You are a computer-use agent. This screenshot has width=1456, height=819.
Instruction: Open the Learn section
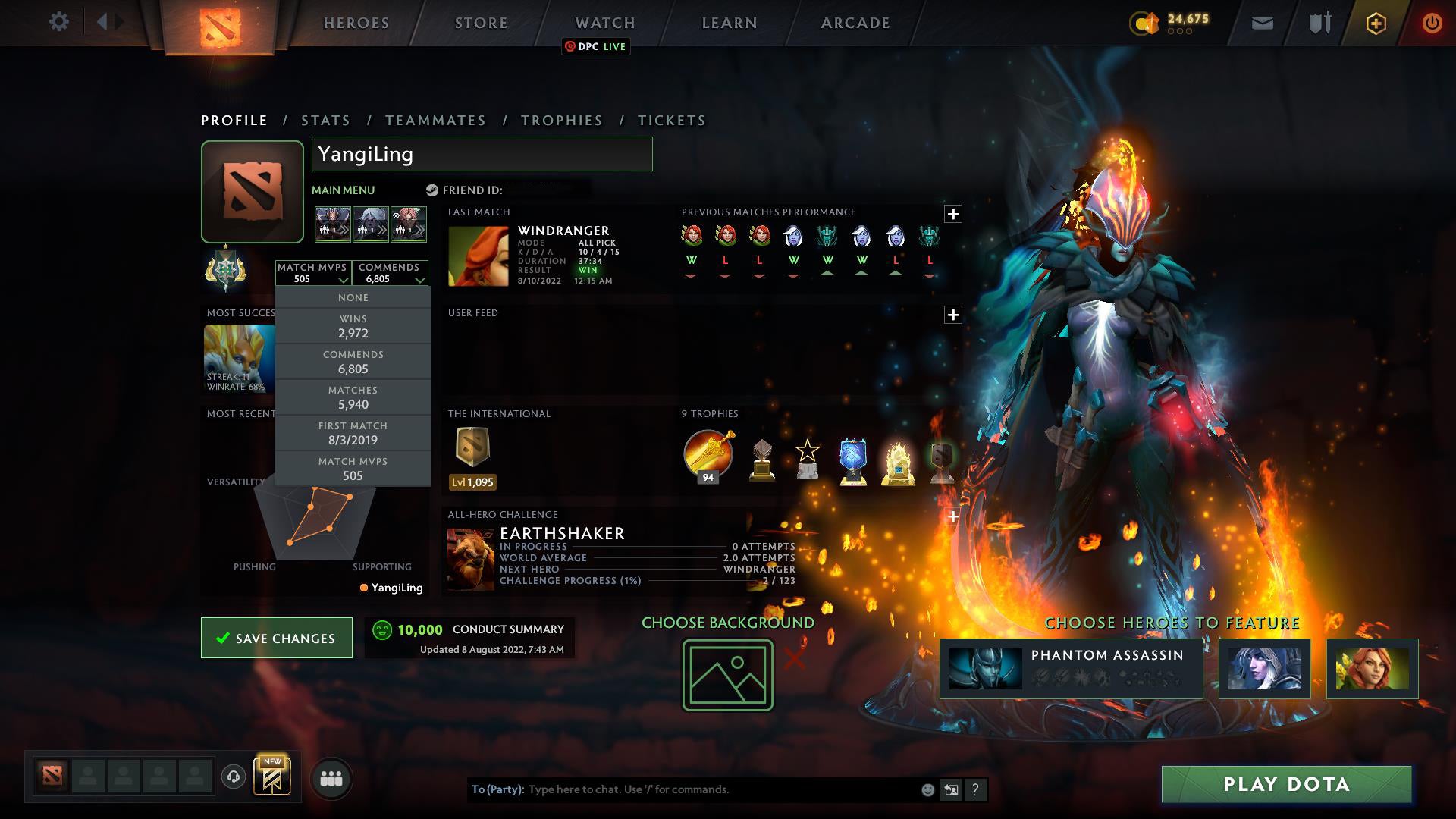coord(730,23)
